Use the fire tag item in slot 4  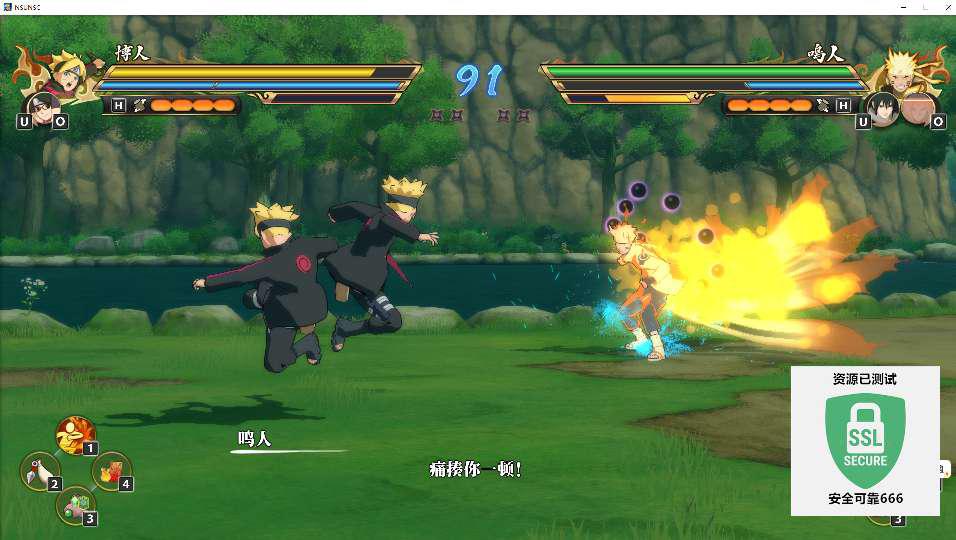pyautogui.click(x=111, y=469)
